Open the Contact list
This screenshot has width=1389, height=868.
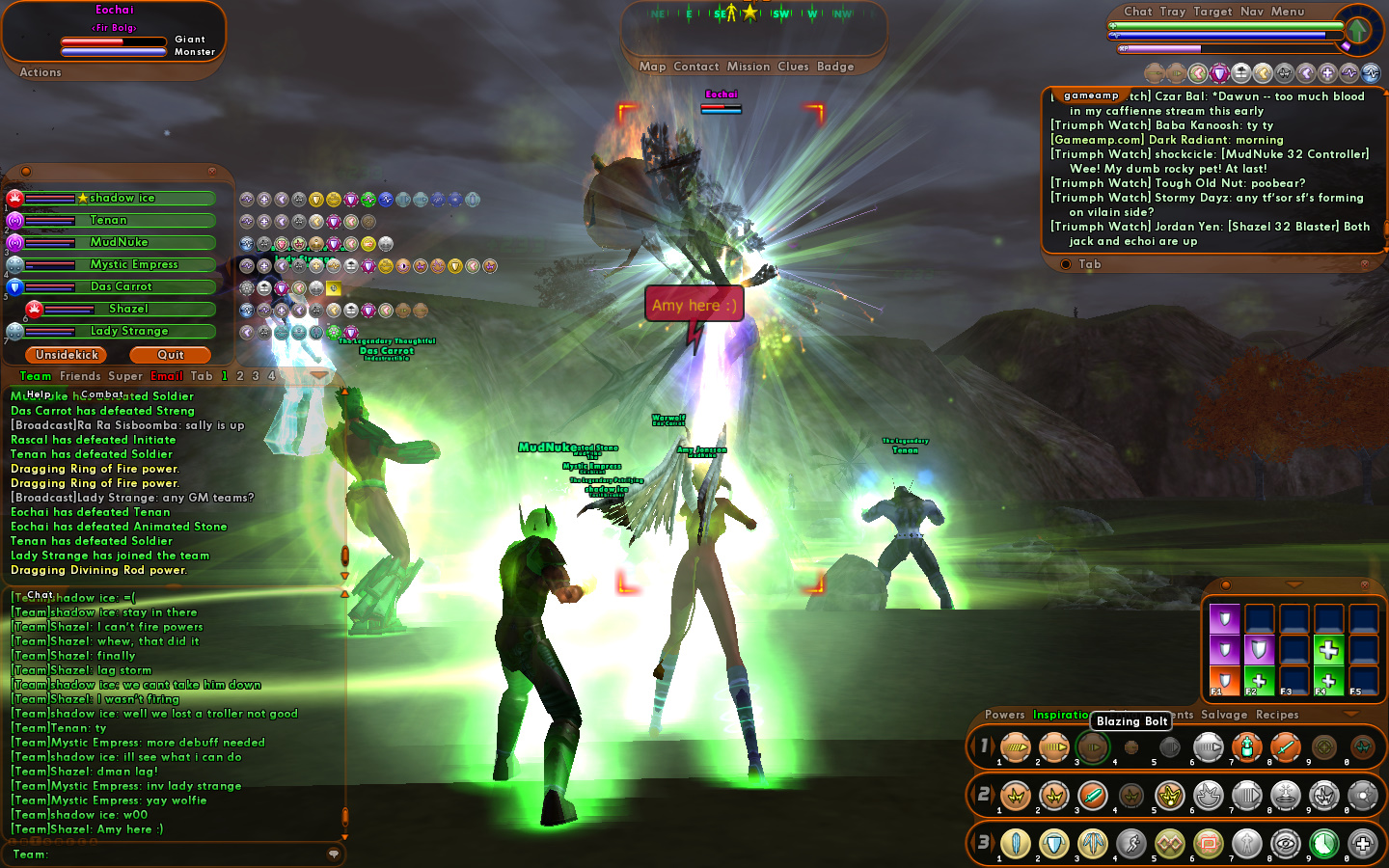point(696,67)
